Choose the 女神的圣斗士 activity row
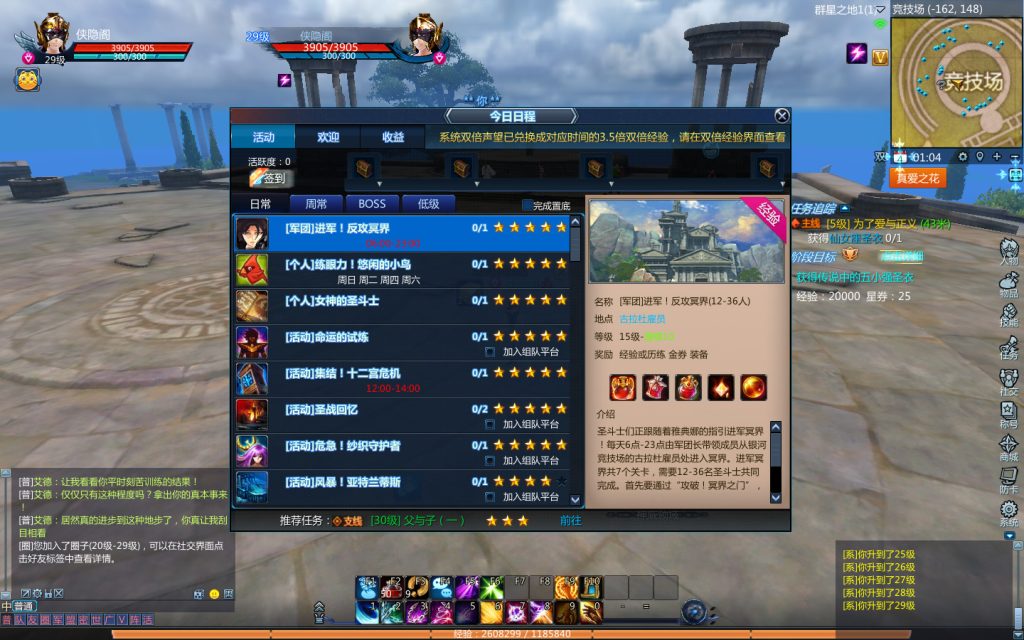1024x640 pixels. pos(401,301)
